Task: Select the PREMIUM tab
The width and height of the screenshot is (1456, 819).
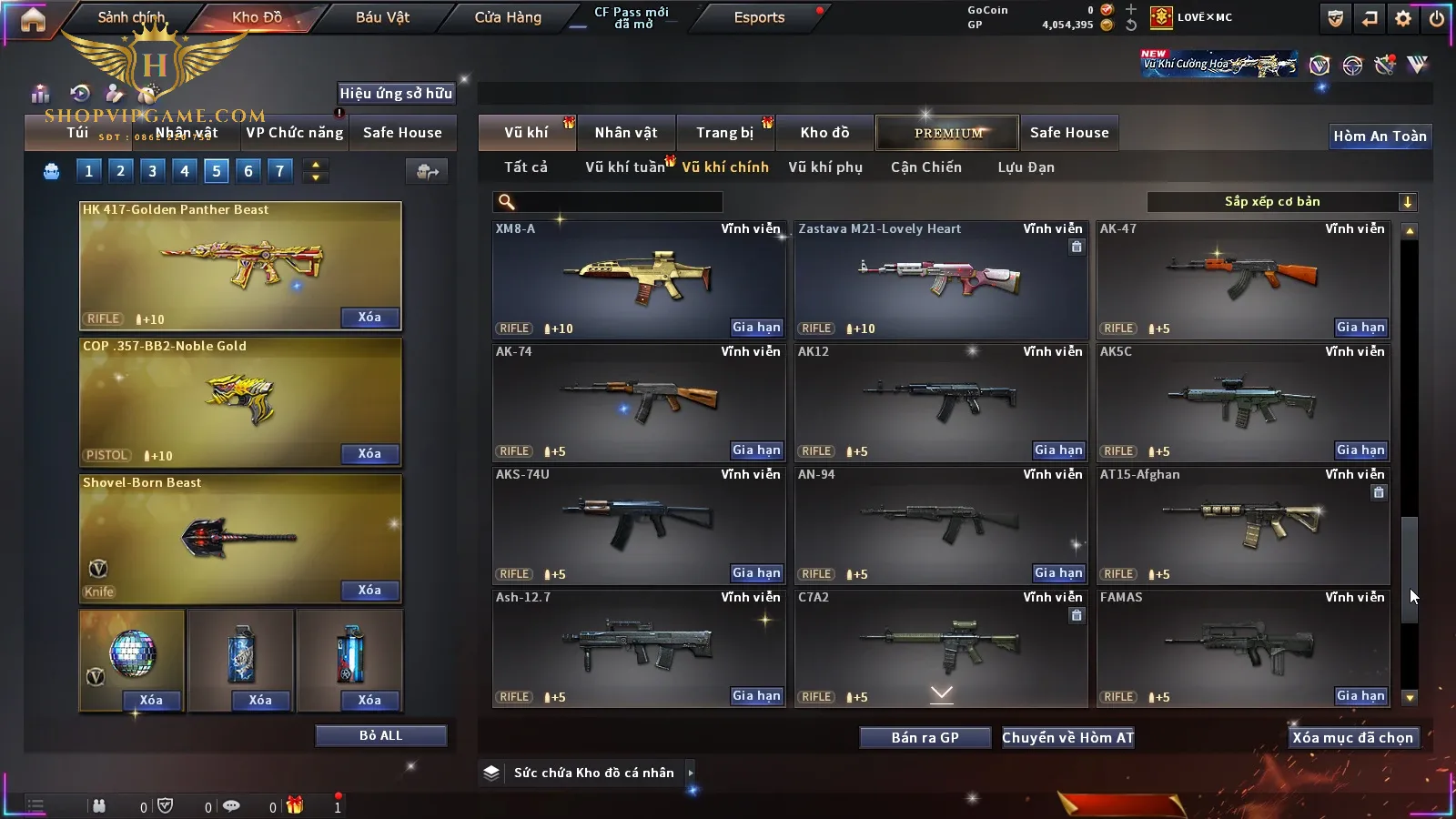Action: [x=948, y=133]
